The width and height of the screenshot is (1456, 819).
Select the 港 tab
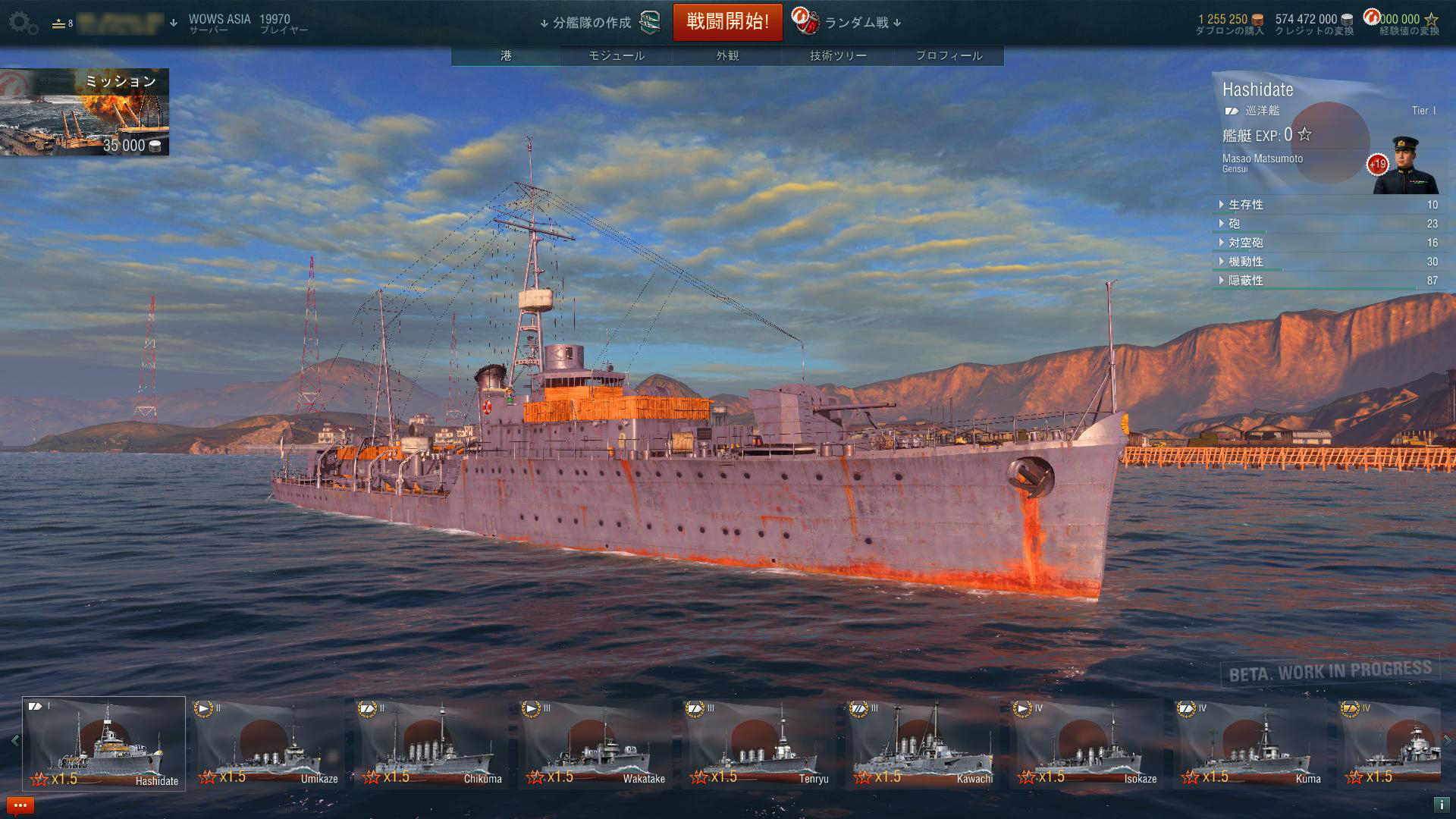[x=506, y=55]
